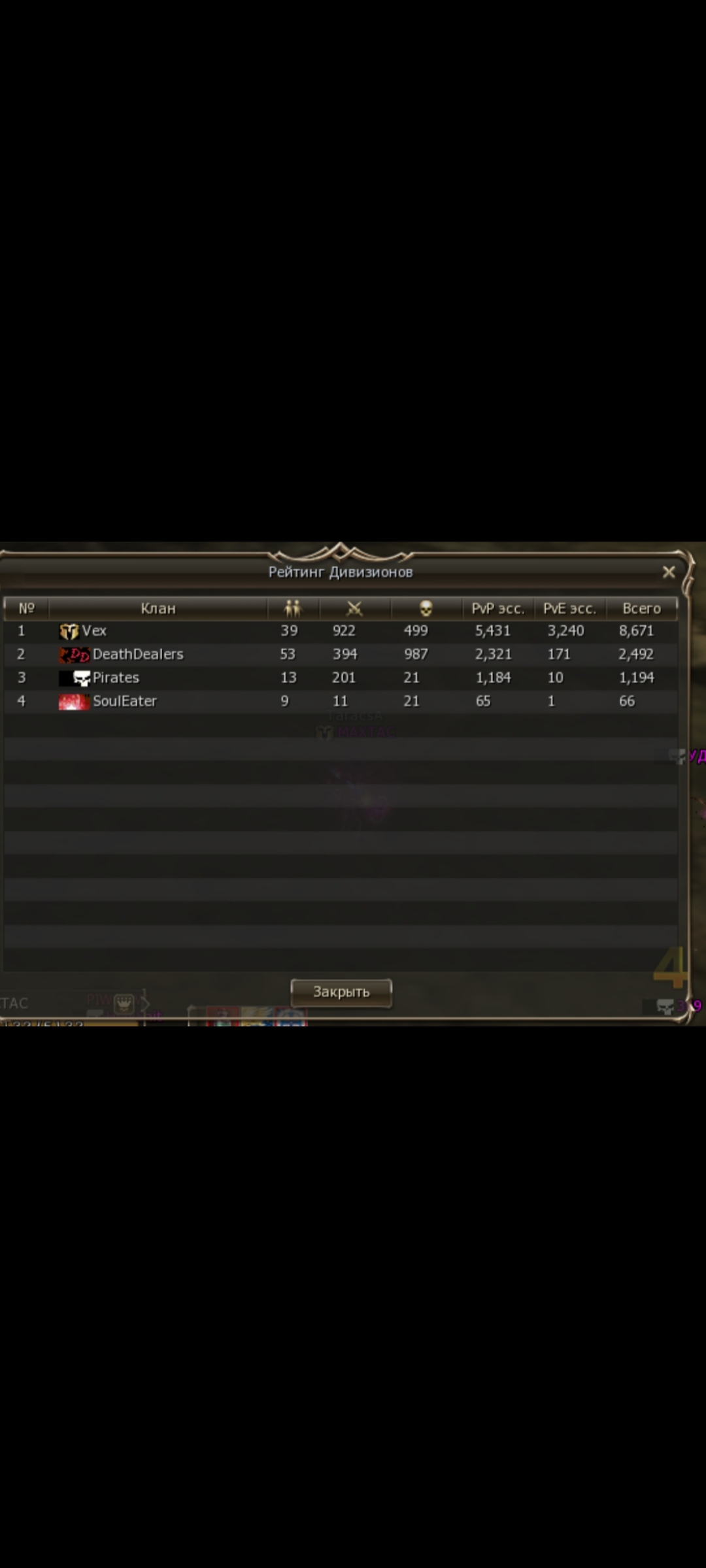Sort by the PvE эсс. column
The height and width of the screenshot is (1568, 706).
tap(569, 609)
